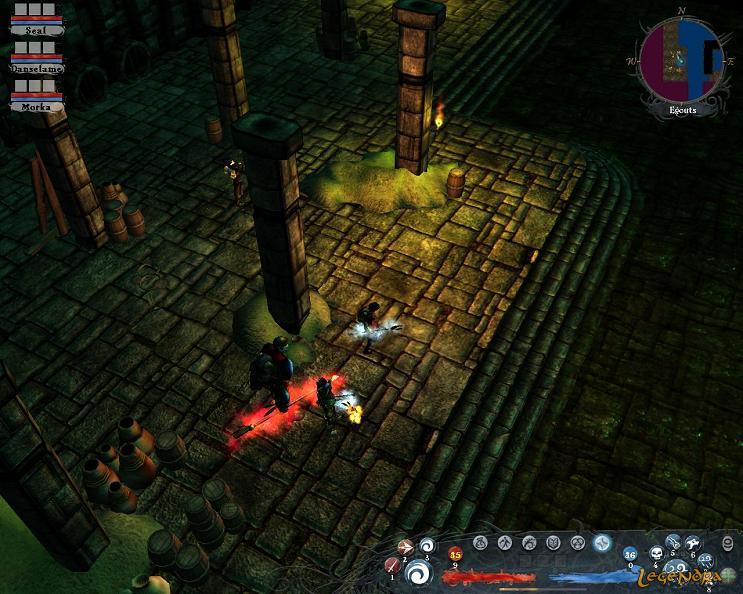This screenshot has height=594, width=743.
Task: Activate the sword attack skill in slot 1
Action: point(393,566)
